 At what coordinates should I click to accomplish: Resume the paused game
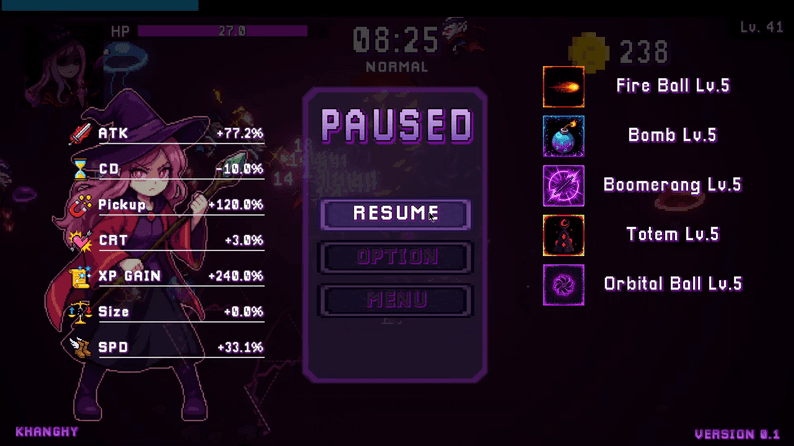(x=395, y=214)
